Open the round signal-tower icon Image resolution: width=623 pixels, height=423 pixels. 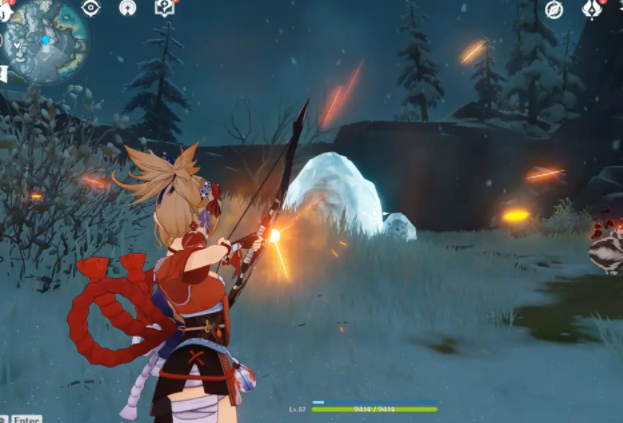tap(127, 8)
